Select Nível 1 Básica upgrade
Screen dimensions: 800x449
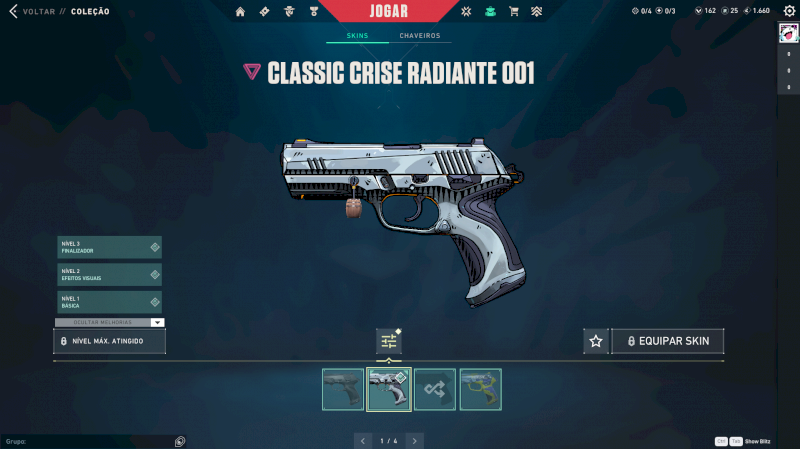coord(109,301)
